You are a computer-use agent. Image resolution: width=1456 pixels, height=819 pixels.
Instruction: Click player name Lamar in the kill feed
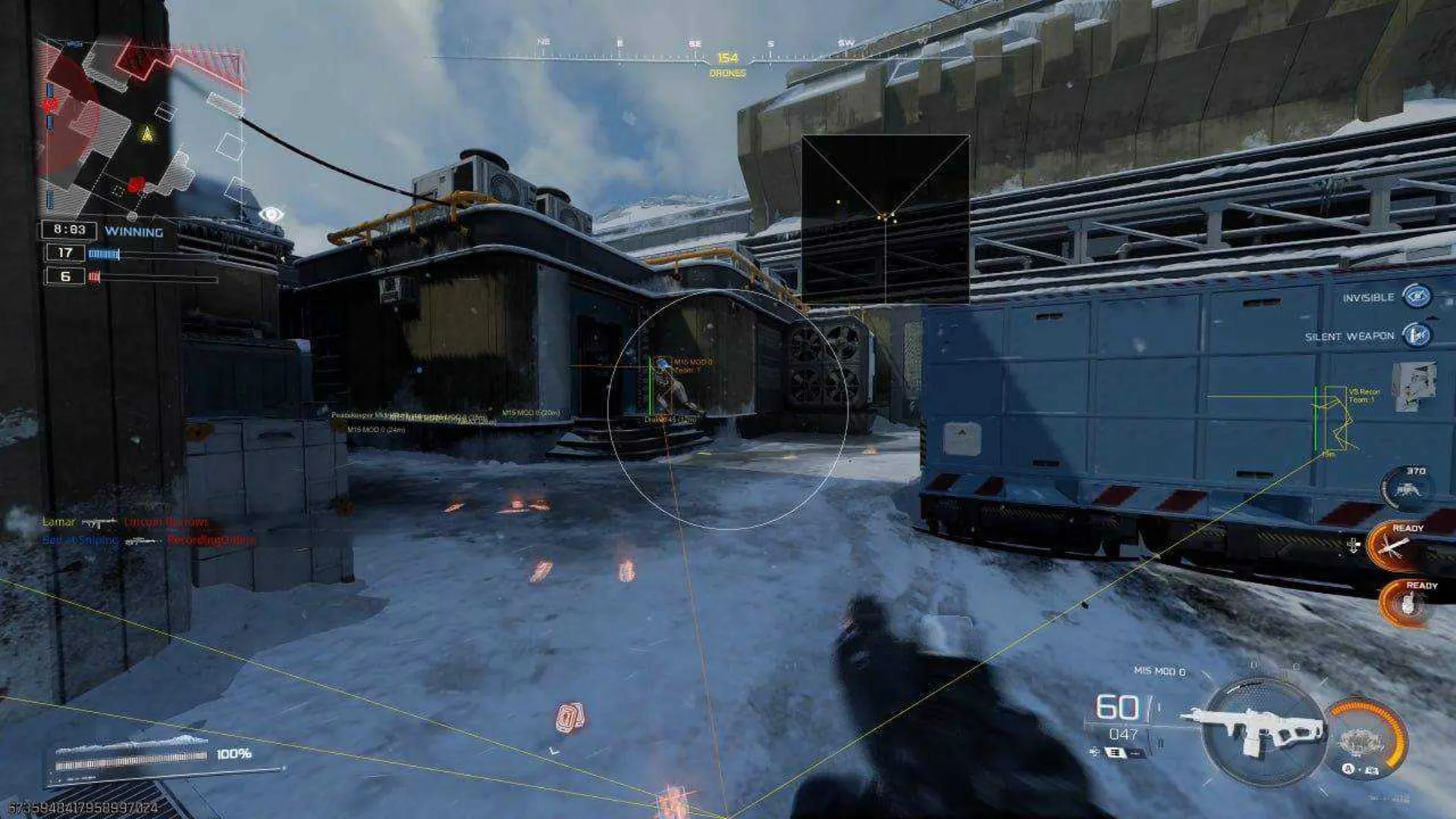(59, 522)
